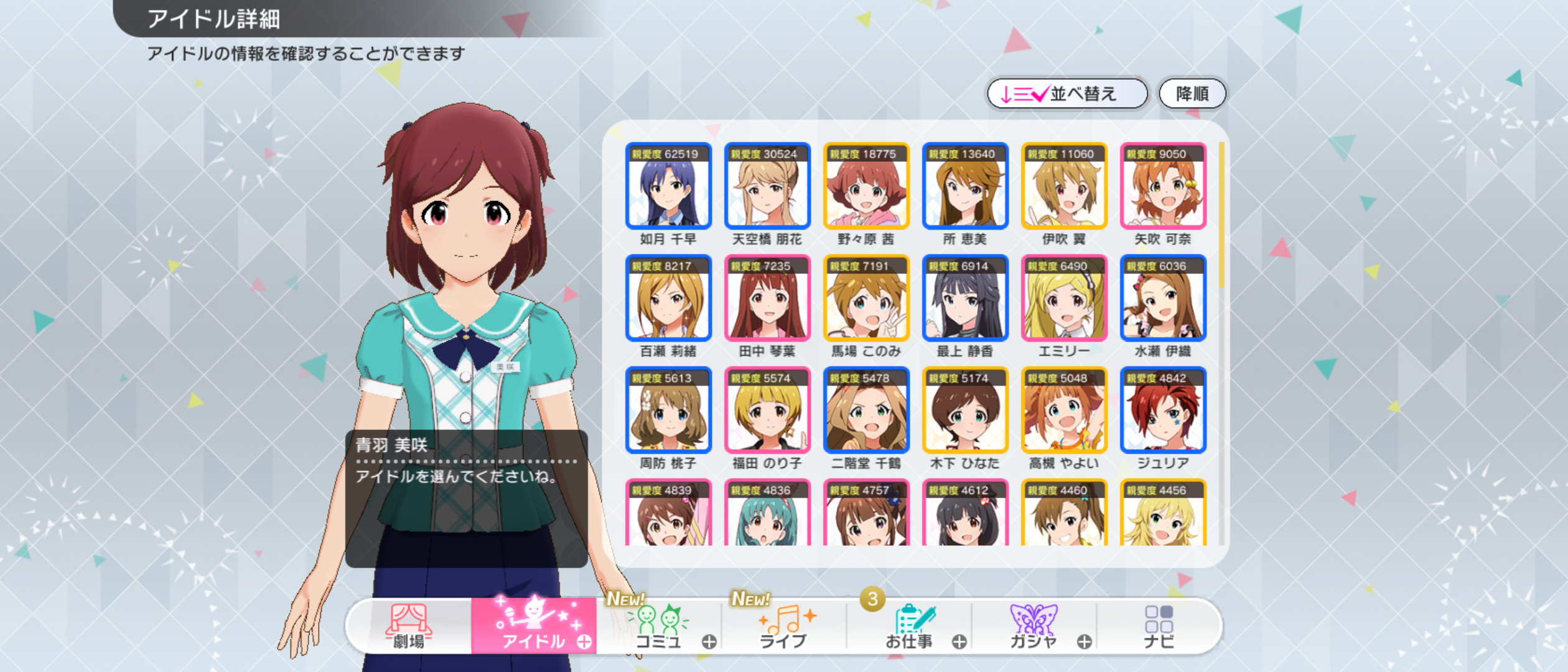Open the お仕事 jobs menu

point(909,627)
